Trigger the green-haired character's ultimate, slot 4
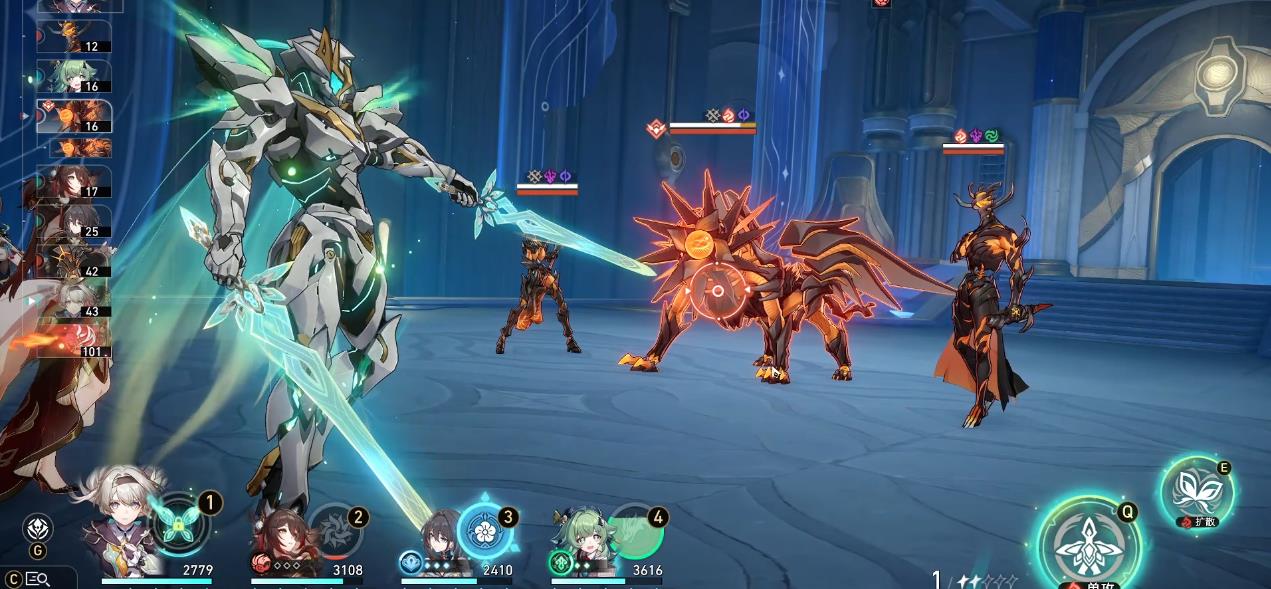 click(636, 530)
